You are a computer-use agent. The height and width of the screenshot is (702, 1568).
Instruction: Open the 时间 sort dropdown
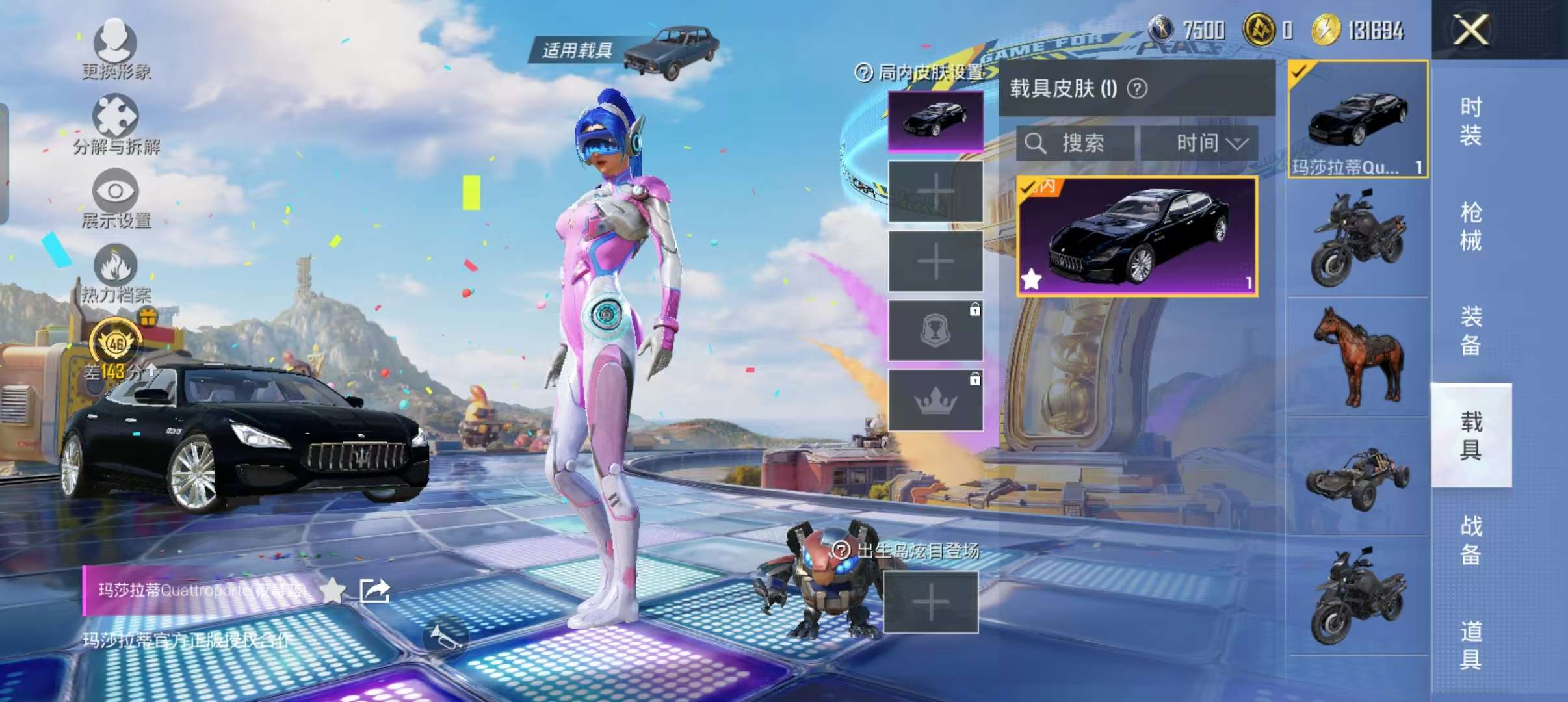pyautogui.click(x=1199, y=143)
